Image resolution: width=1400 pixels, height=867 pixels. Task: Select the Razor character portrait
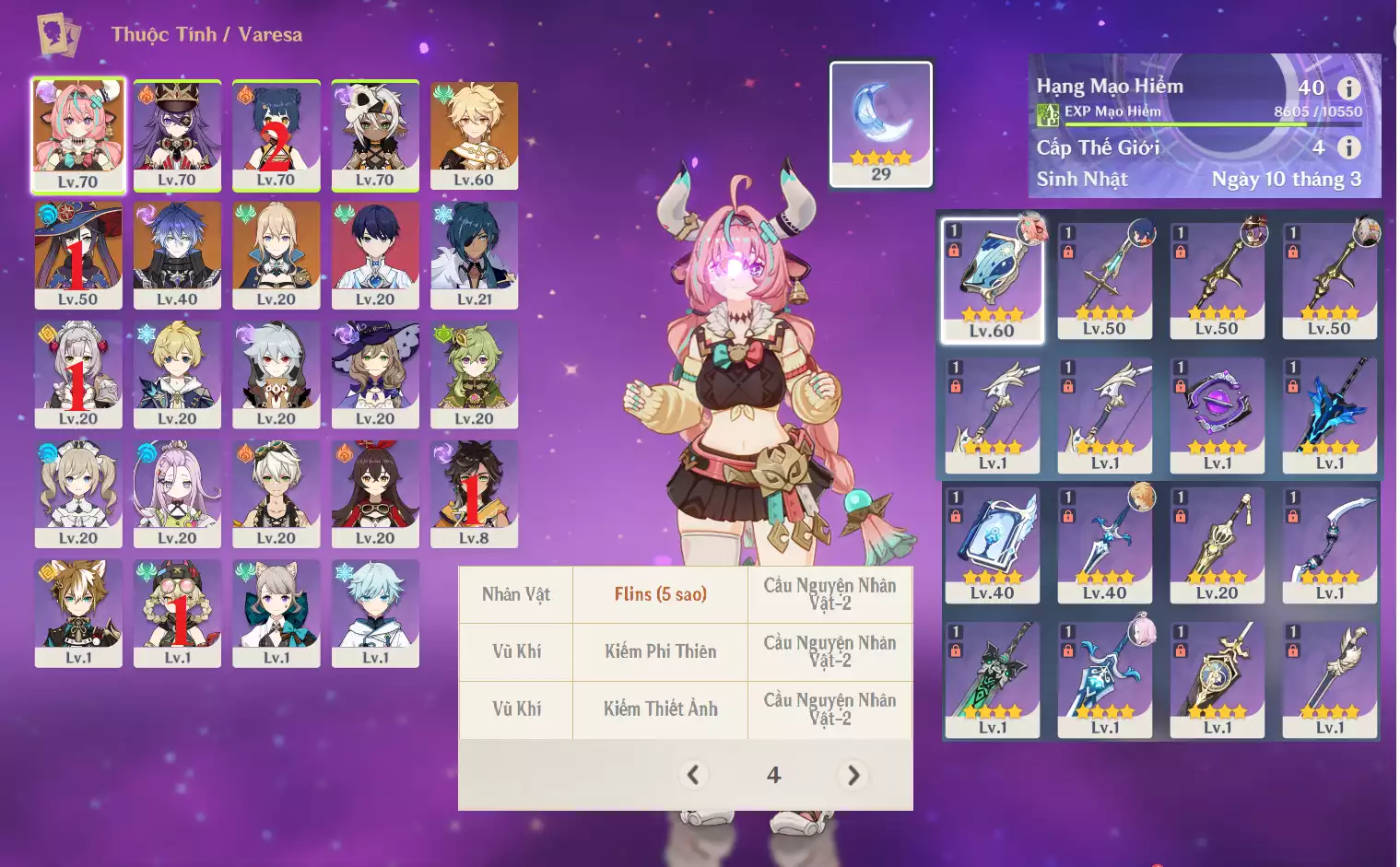276,373
